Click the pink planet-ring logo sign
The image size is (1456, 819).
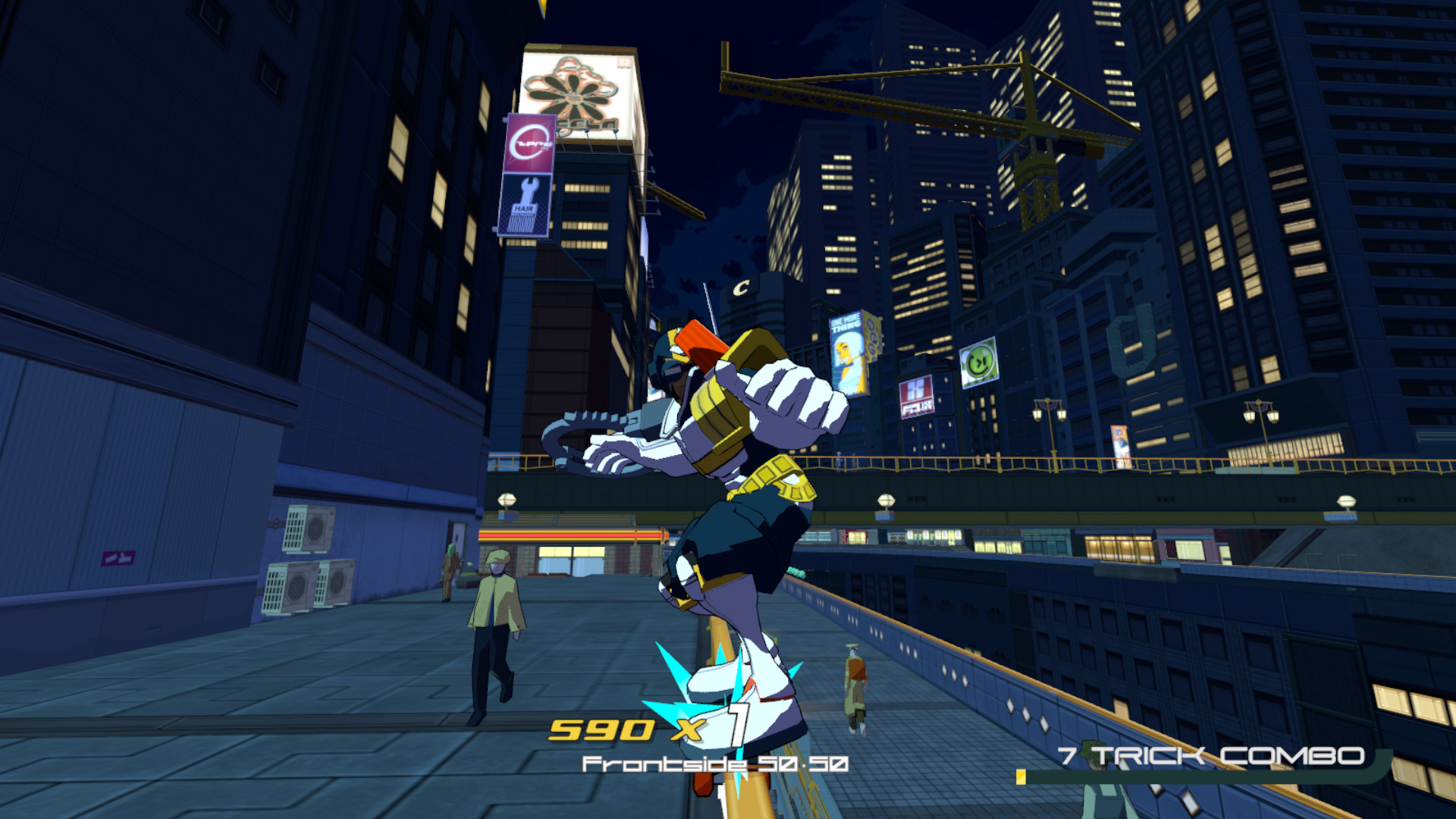(529, 141)
